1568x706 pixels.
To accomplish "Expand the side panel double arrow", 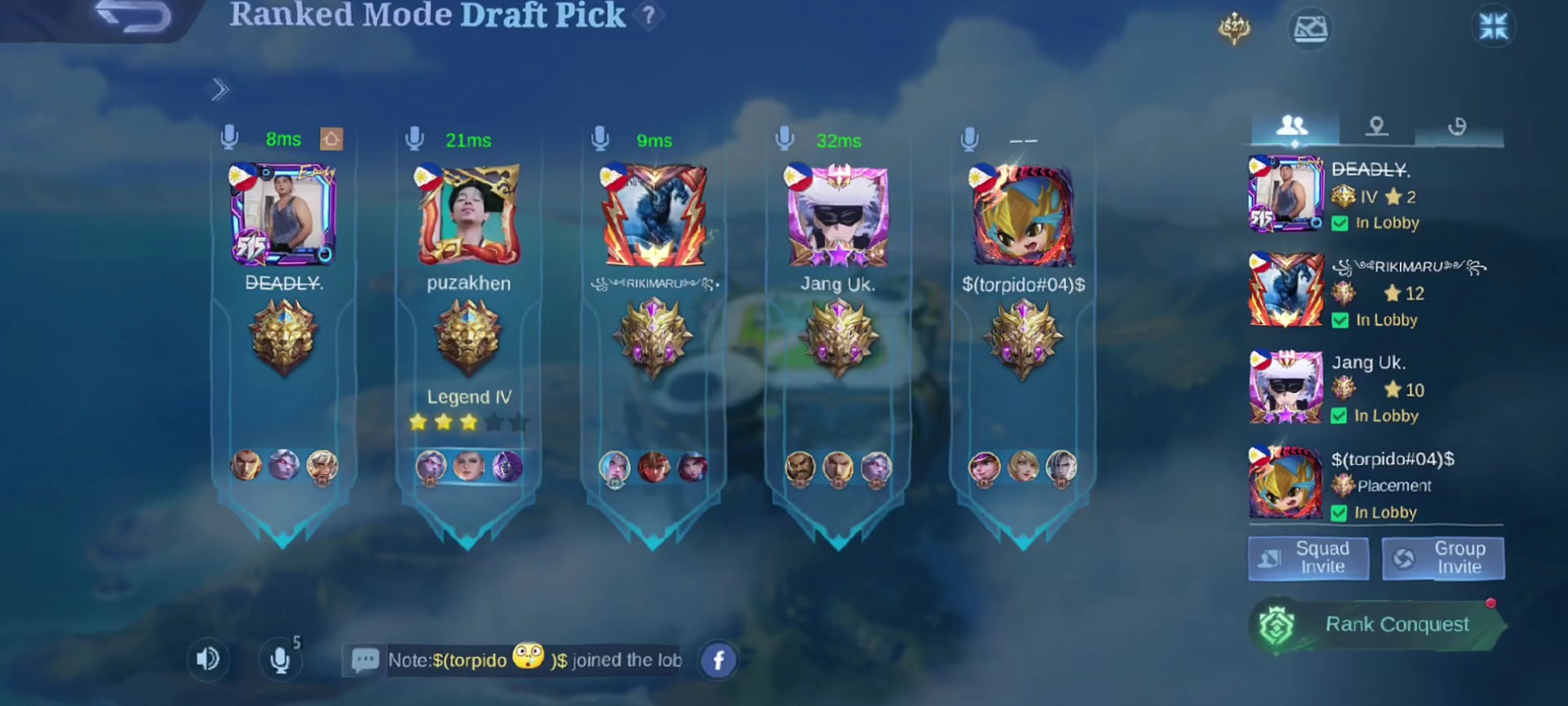I will [x=220, y=90].
